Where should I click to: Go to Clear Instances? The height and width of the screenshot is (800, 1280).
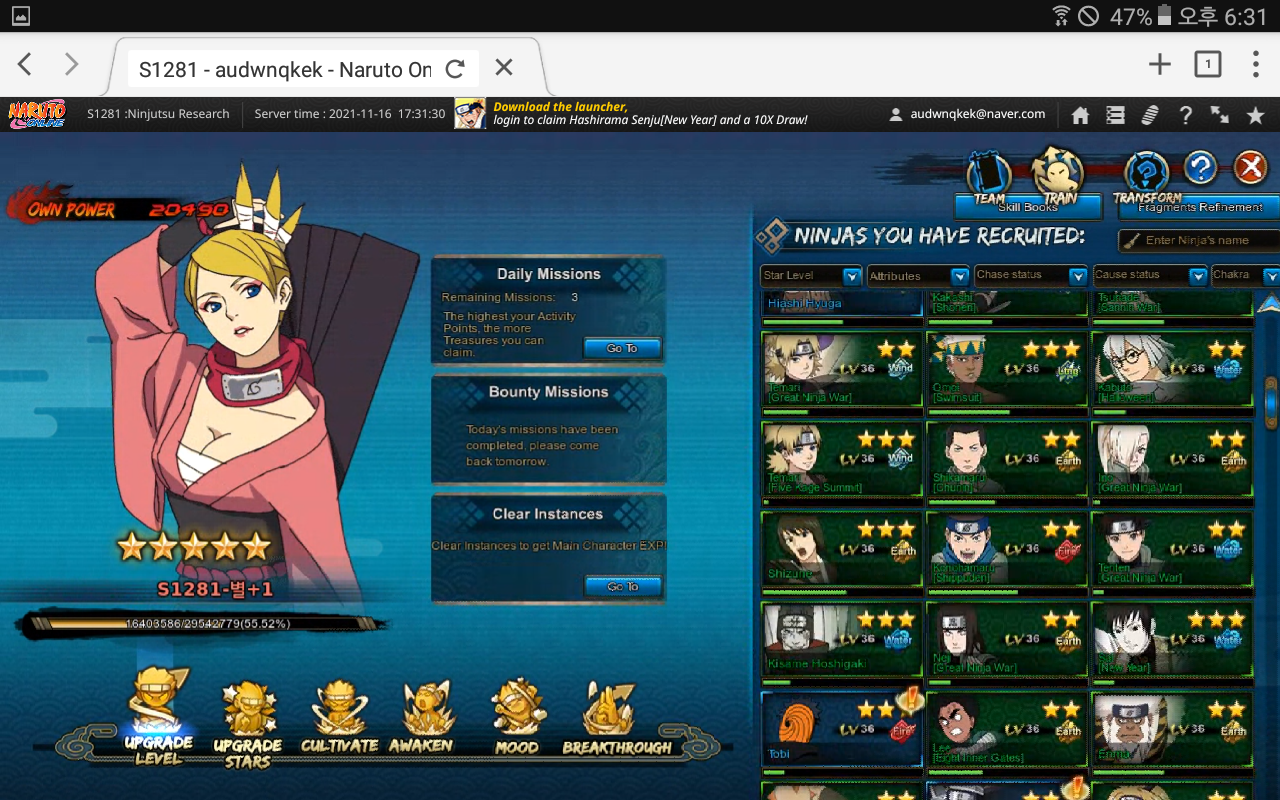coord(622,586)
